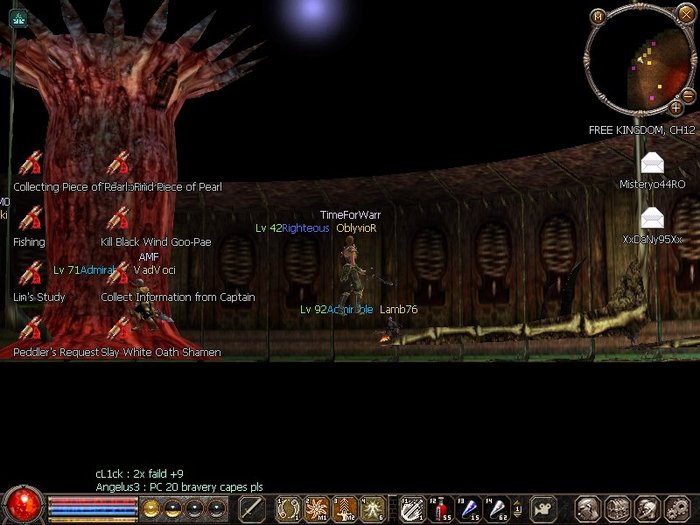The image size is (700, 525).
Task: Zoom out the minimap with the minus button
Action: point(689,95)
